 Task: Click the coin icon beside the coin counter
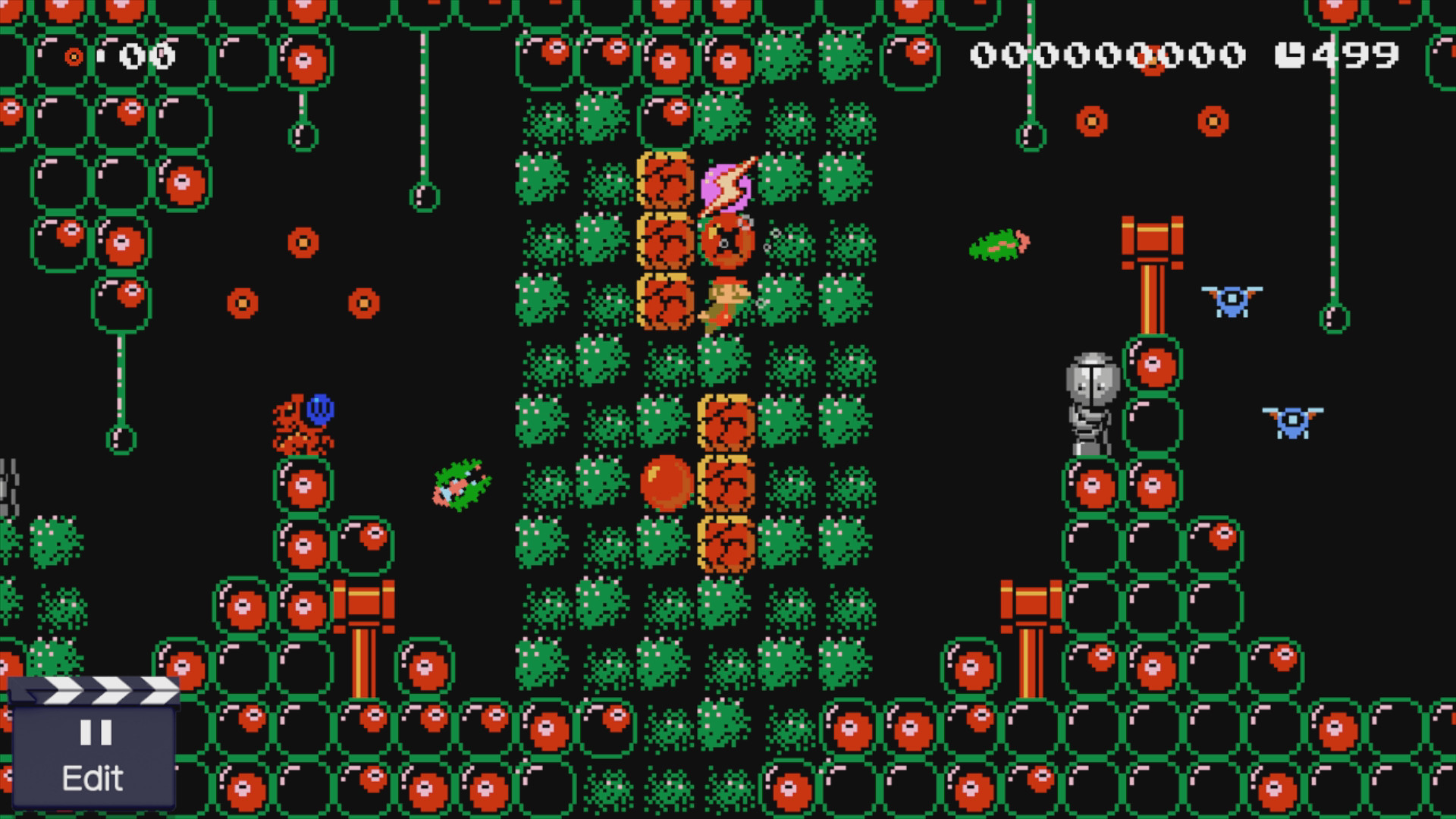tap(76, 55)
